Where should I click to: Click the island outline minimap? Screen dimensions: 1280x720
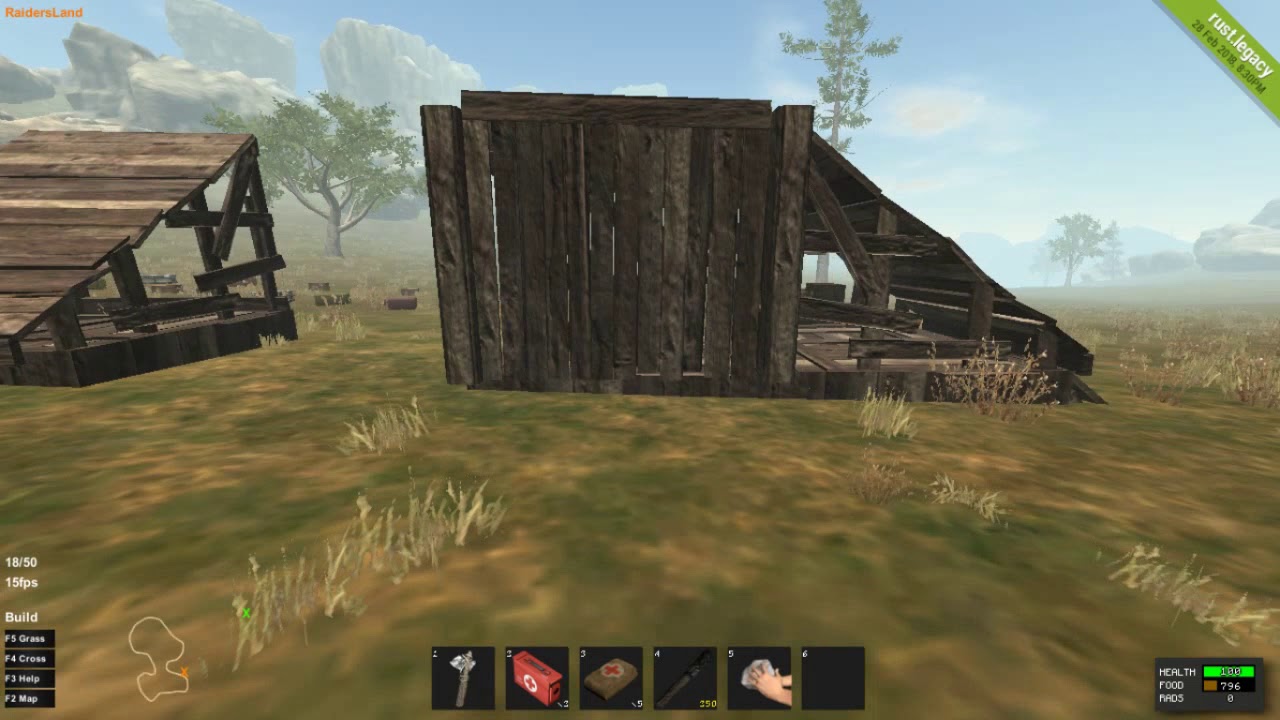coord(158,658)
